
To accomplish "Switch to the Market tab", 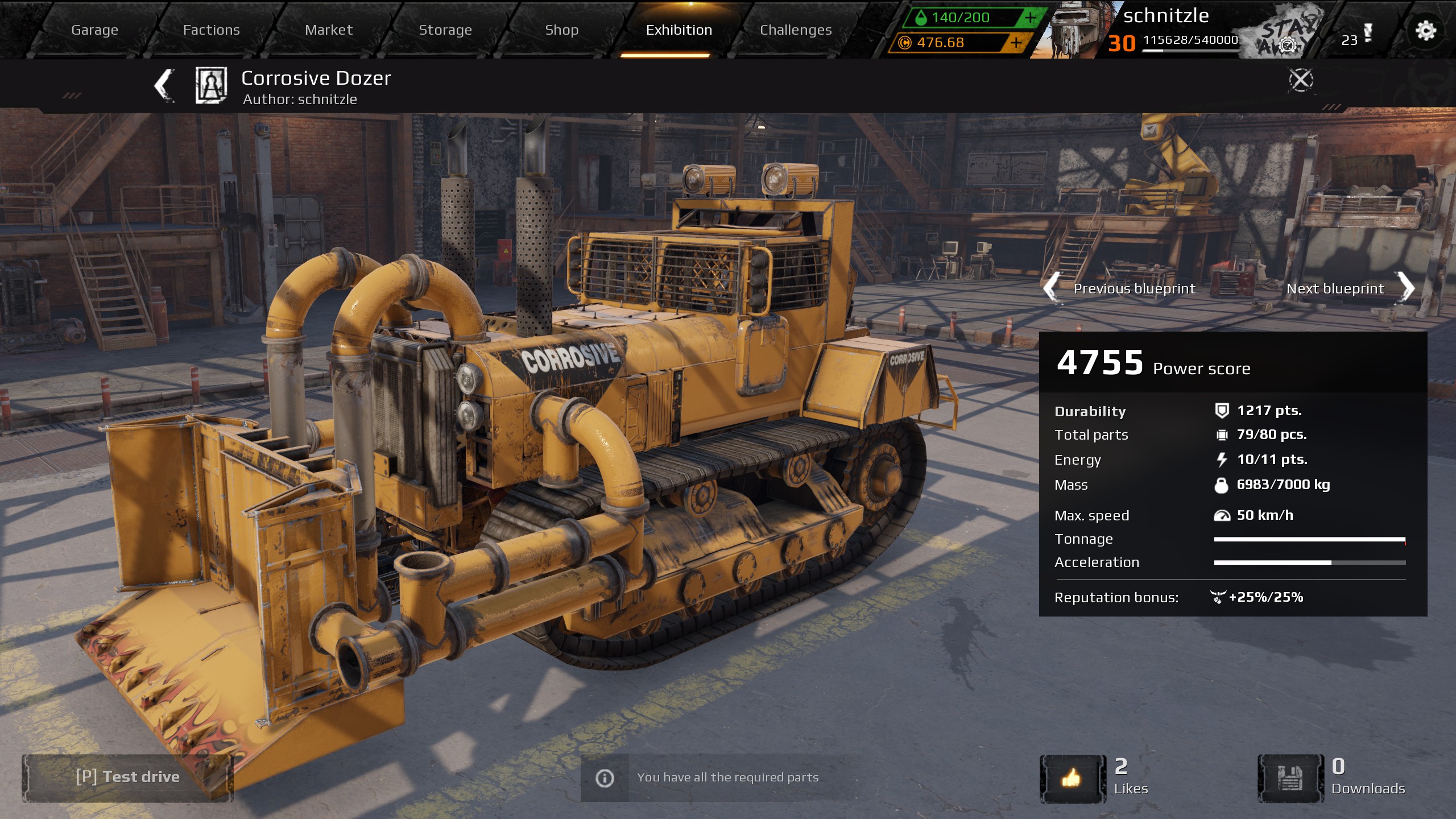I will click(328, 30).
